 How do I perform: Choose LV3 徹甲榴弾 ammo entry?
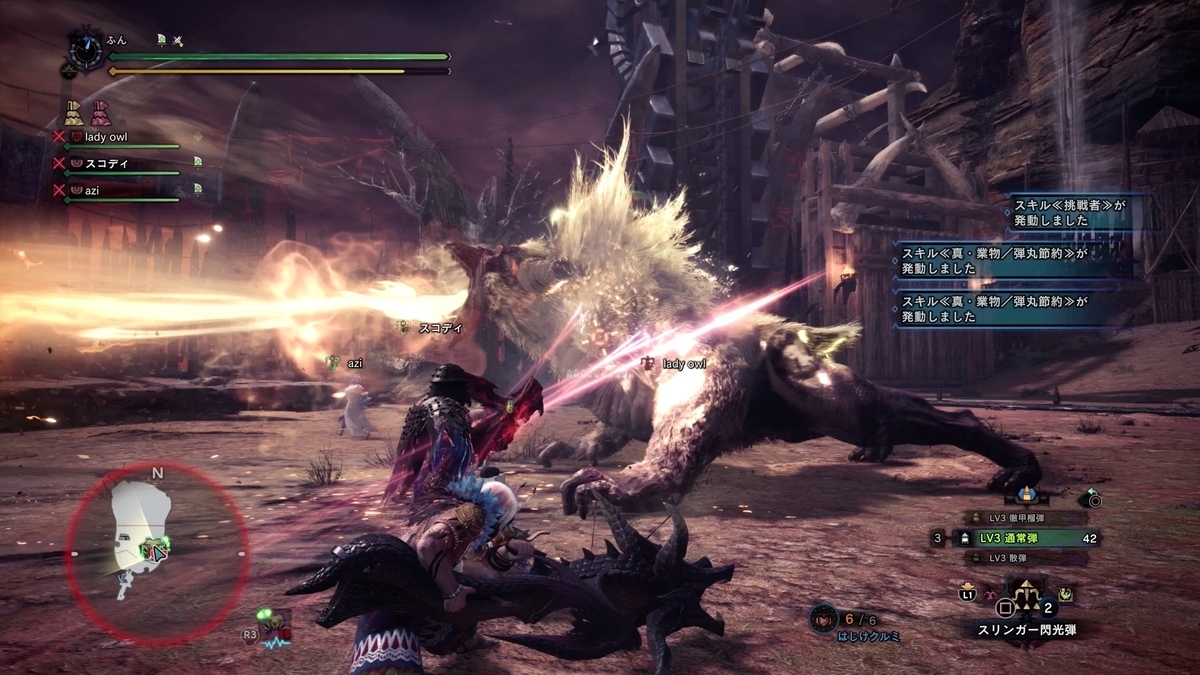[1015, 518]
